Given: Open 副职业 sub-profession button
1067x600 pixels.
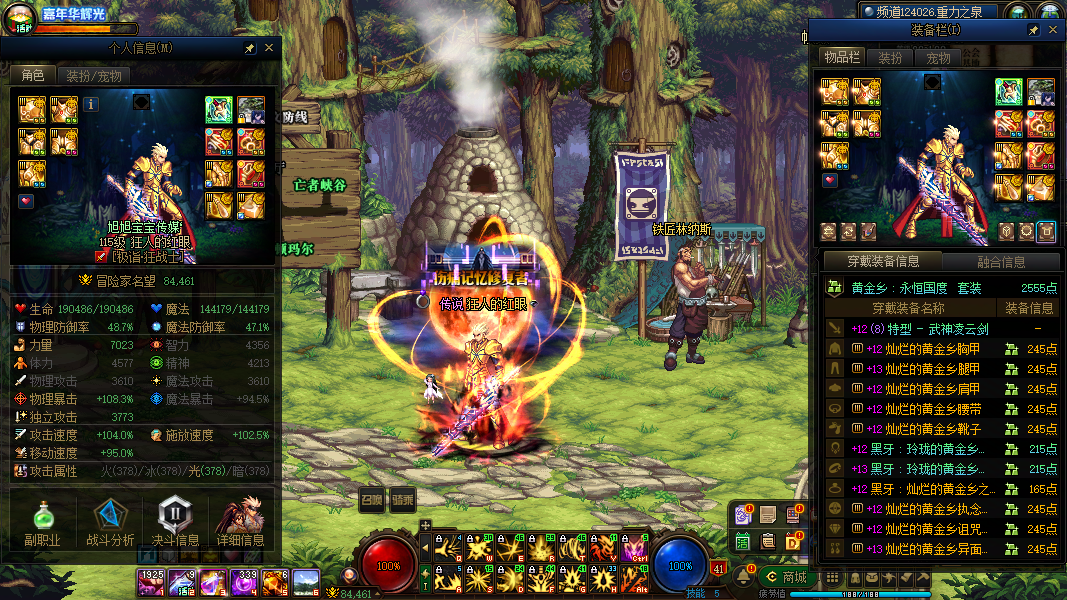Looking at the screenshot, I should pyautogui.click(x=43, y=523).
